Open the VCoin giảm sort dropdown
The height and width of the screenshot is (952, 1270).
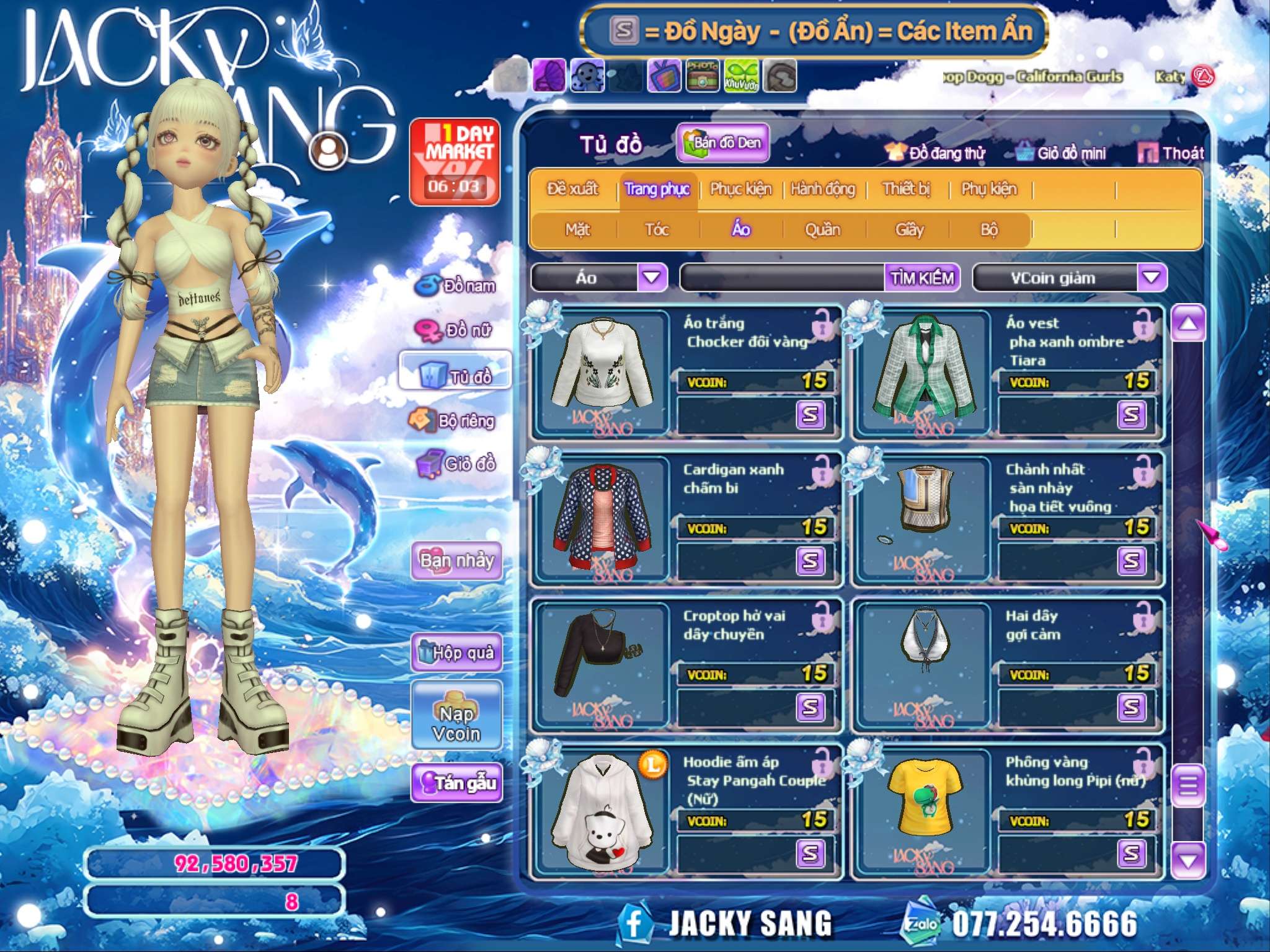pos(1152,278)
